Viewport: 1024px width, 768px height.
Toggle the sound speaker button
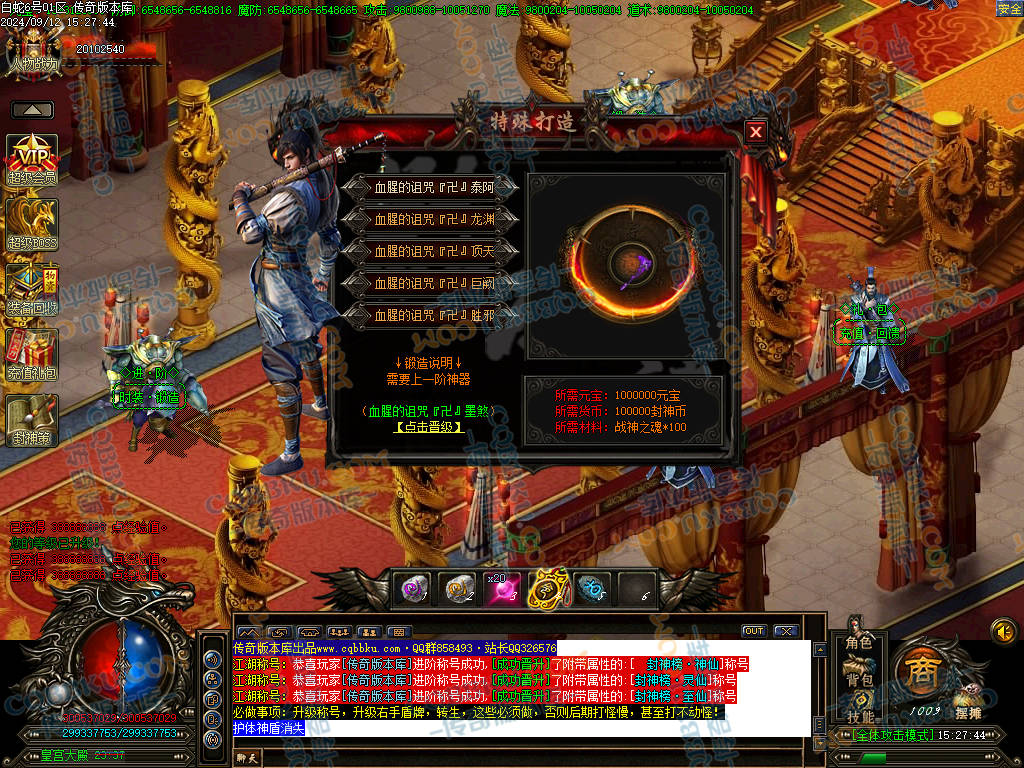coord(1003,631)
